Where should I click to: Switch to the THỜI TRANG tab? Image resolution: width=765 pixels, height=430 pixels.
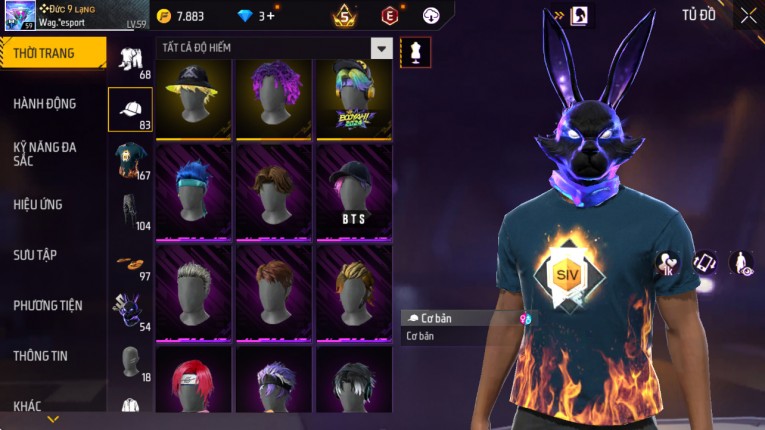pyautogui.click(x=52, y=53)
